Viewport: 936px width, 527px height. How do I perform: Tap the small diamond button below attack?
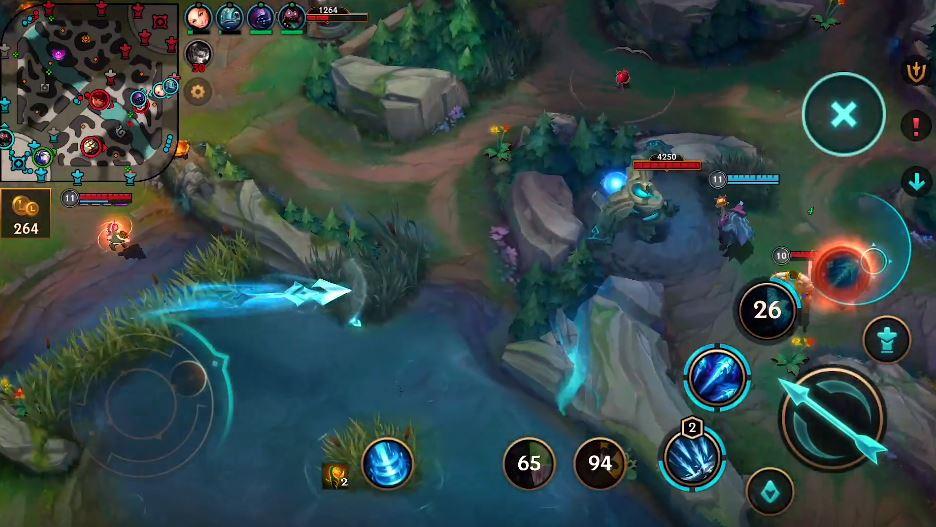pos(769,491)
